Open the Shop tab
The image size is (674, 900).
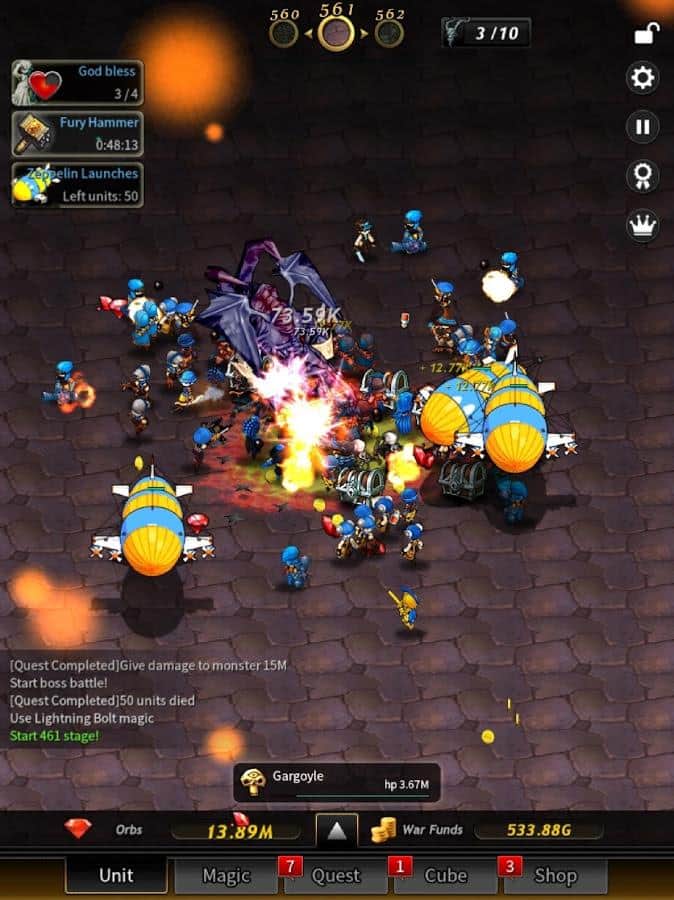pos(555,875)
